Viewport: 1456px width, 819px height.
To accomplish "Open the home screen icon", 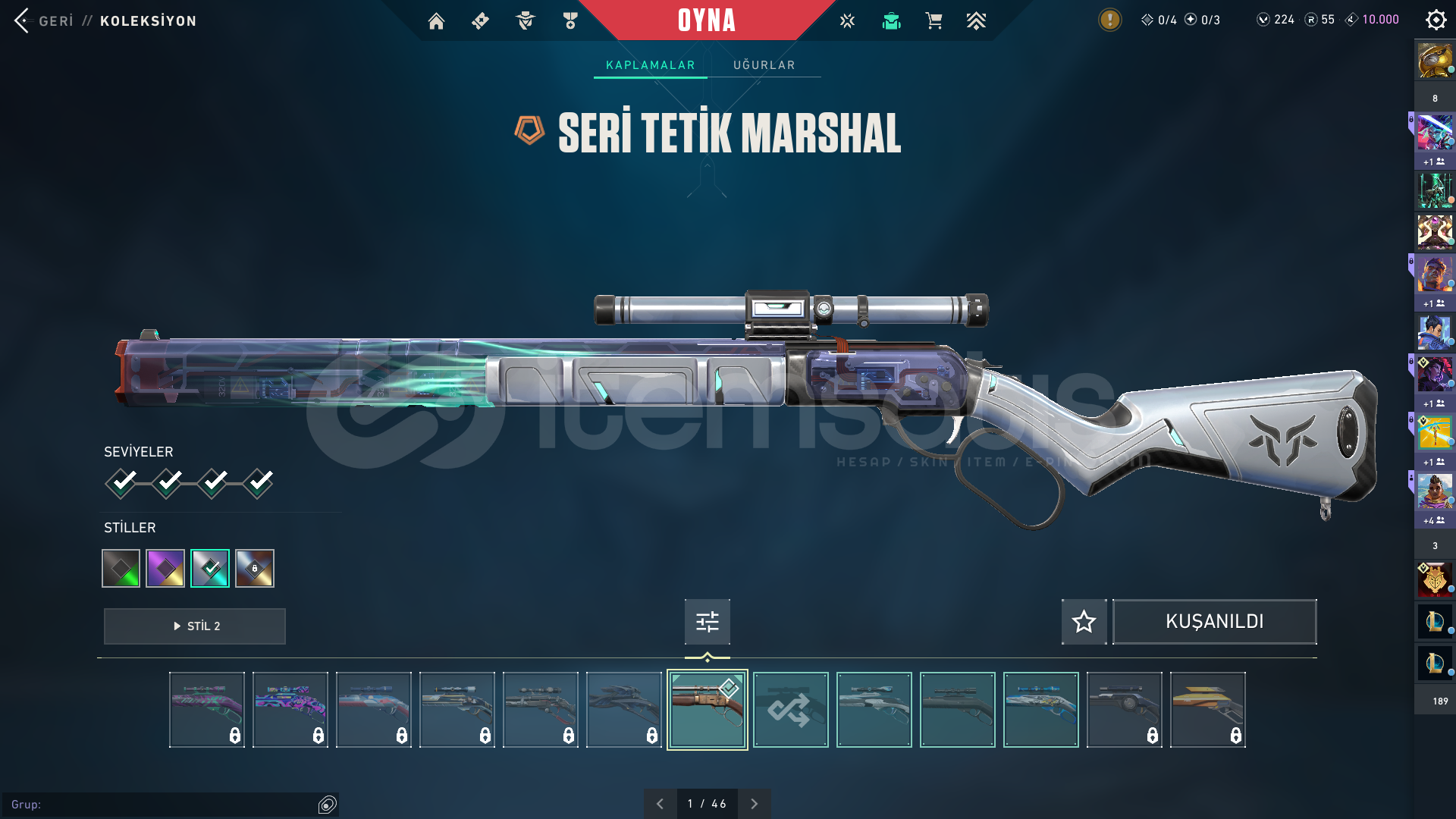I will pyautogui.click(x=436, y=21).
